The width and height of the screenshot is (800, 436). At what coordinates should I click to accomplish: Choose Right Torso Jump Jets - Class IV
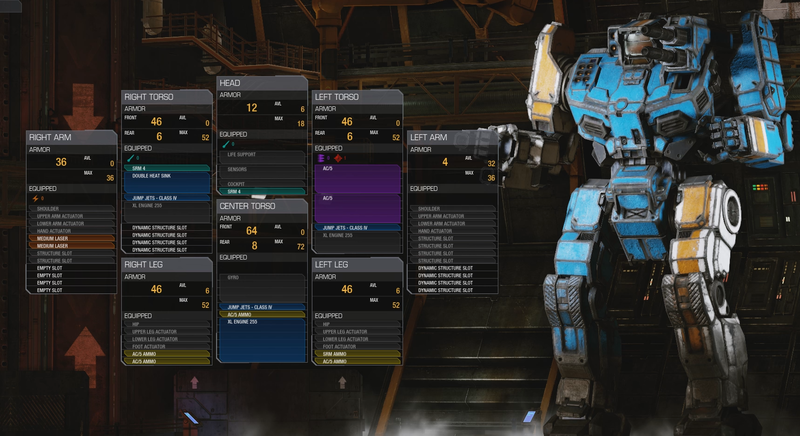click(166, 198)
